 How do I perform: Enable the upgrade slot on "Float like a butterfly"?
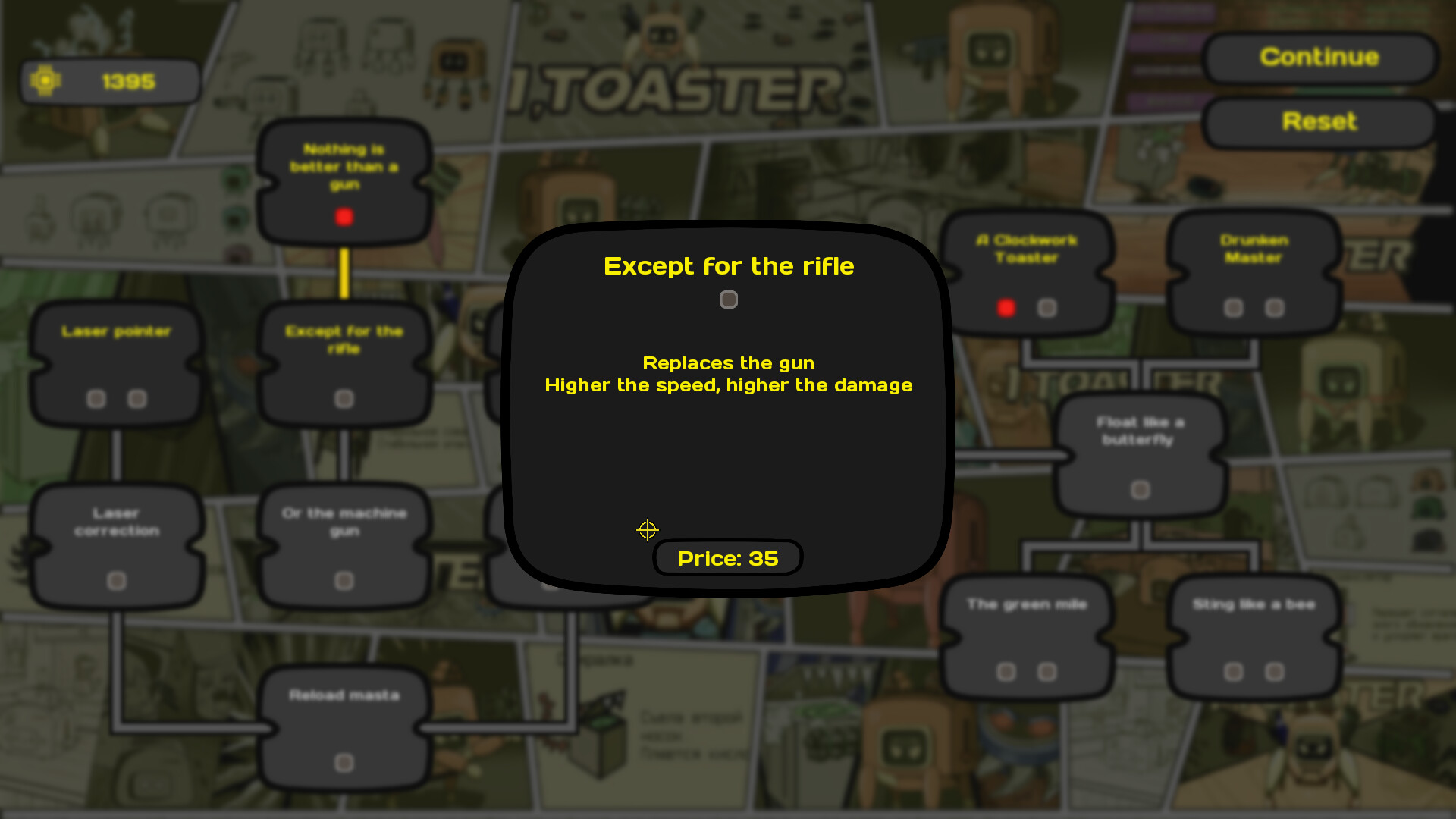click(1141, 489)
